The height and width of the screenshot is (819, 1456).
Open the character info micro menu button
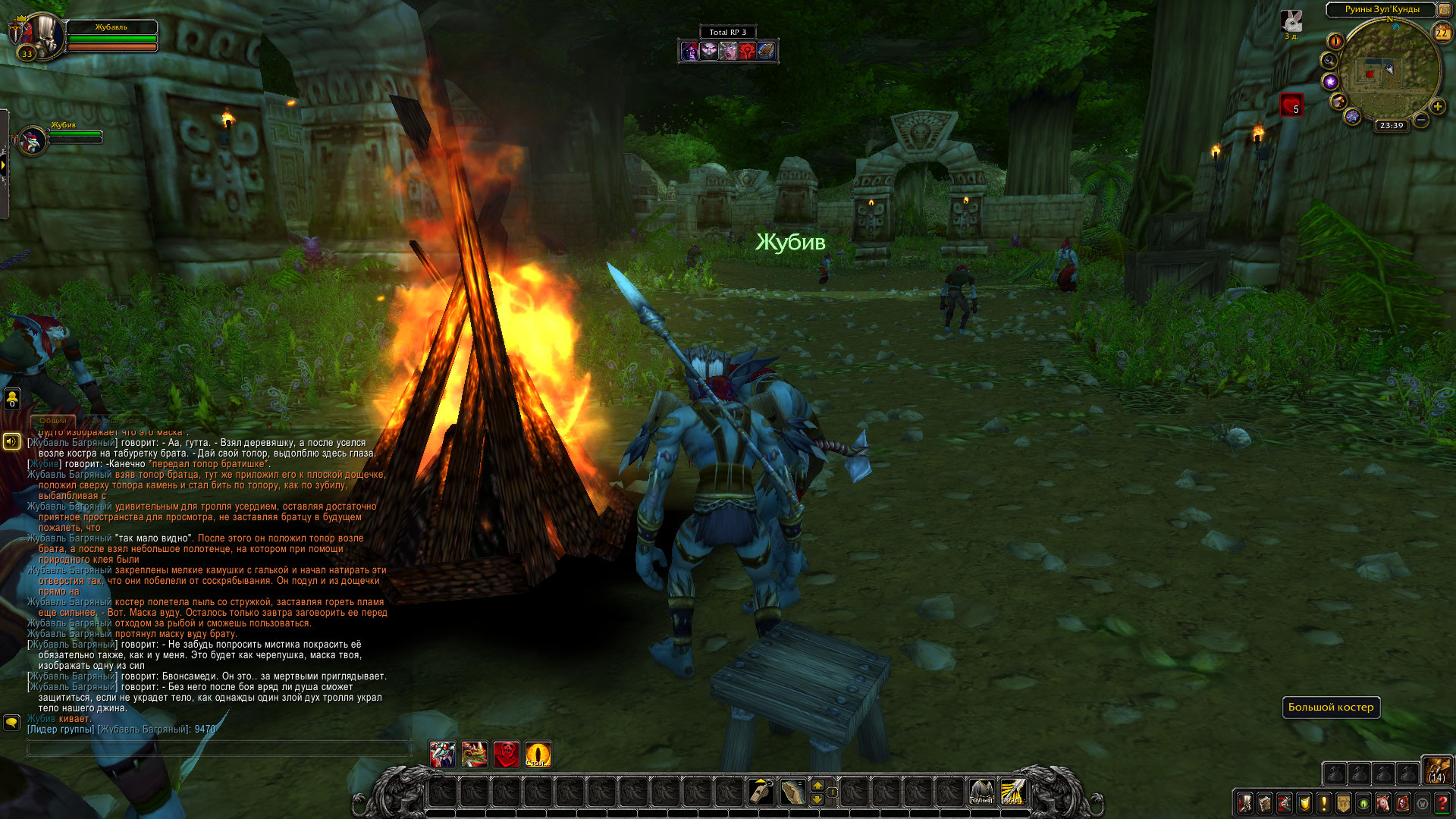(x=1245, y=802)
